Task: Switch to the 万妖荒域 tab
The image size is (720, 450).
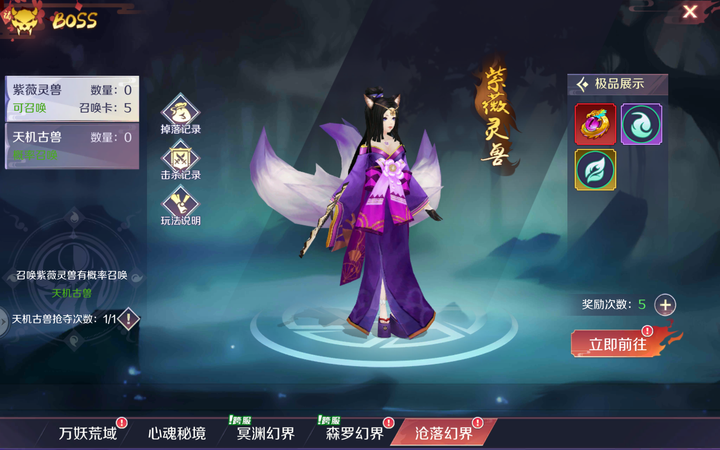Action: point(88,433)
